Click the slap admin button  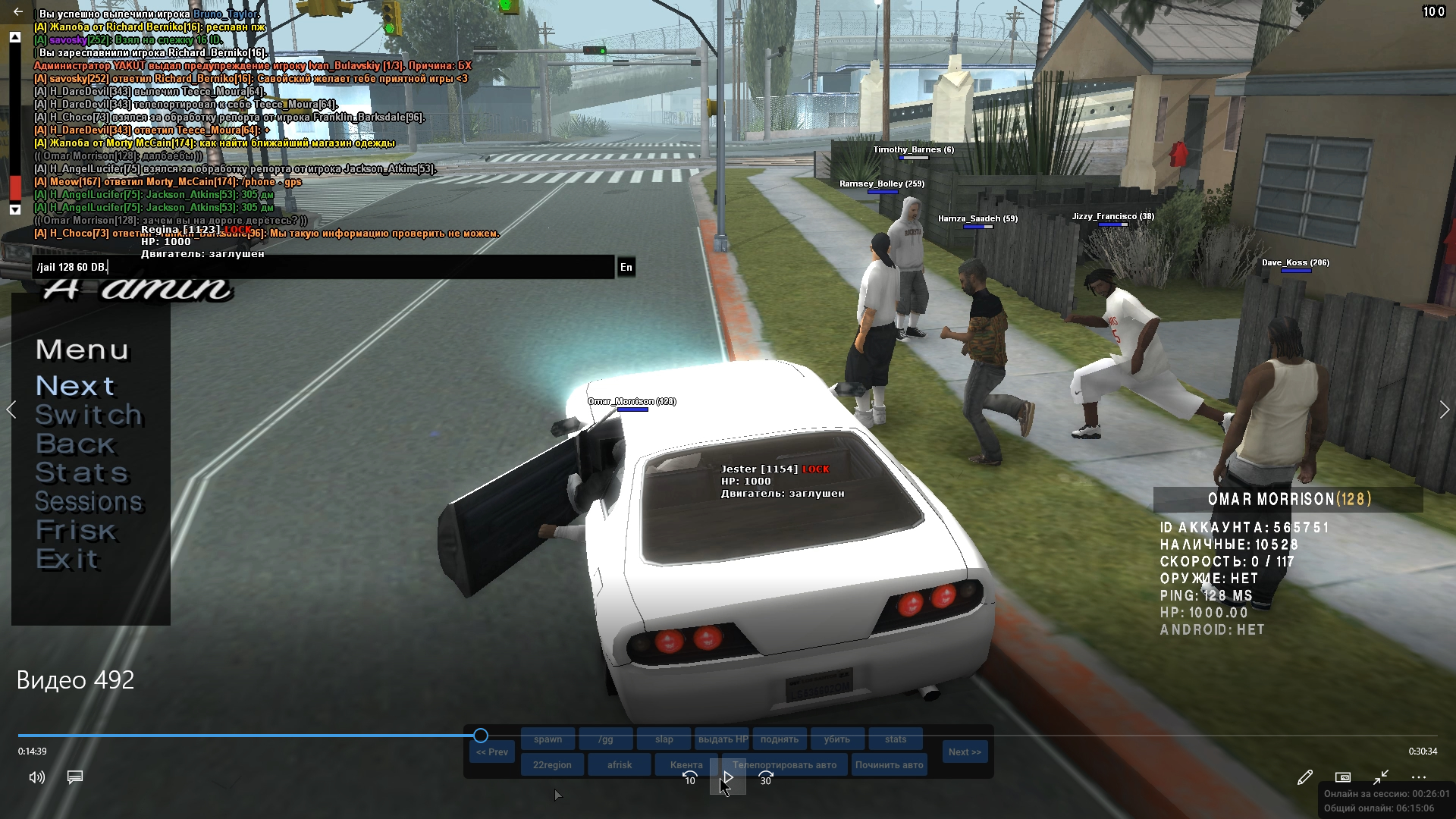pos(664,739)
